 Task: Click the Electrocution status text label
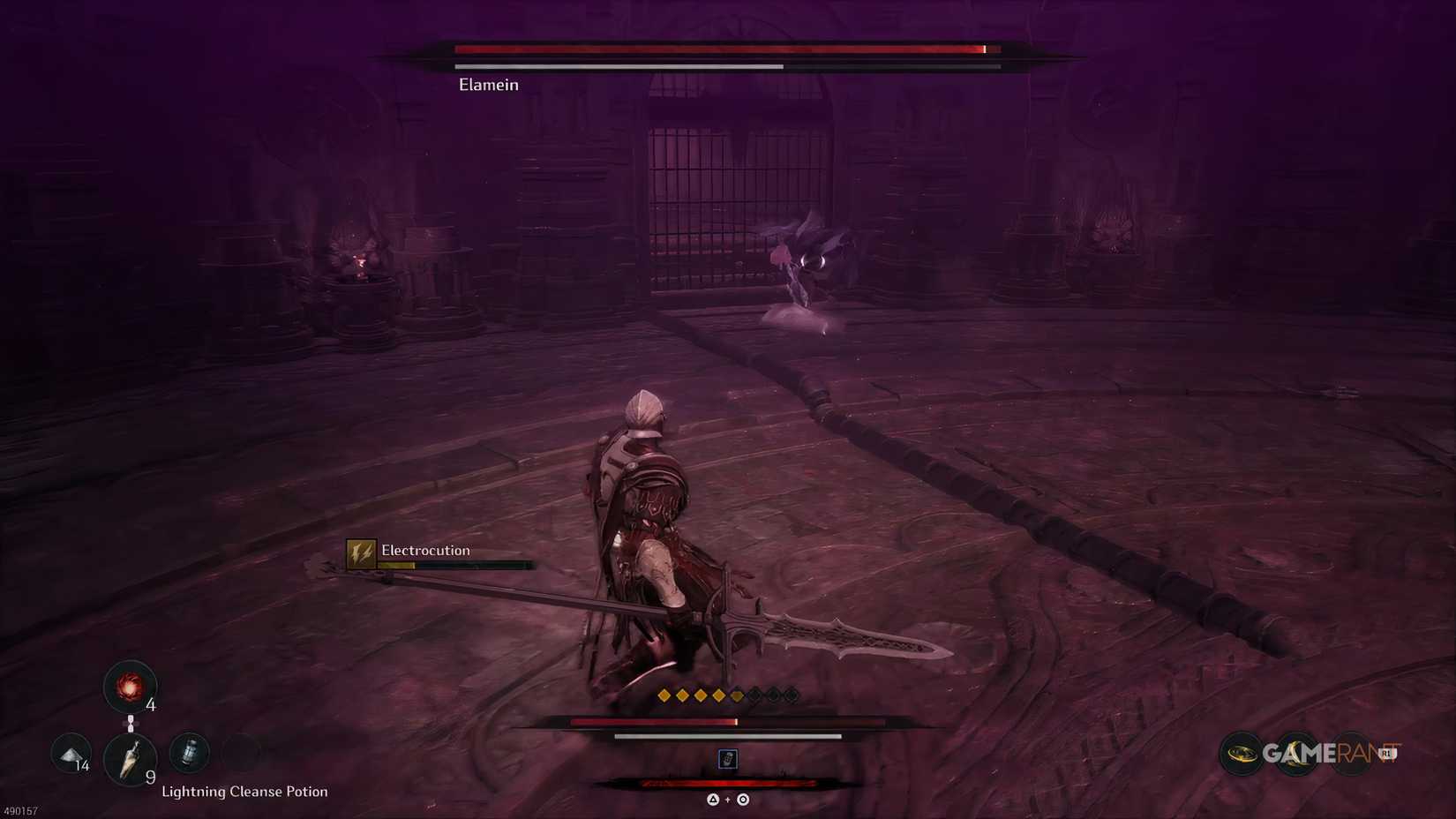pos(424,550)
